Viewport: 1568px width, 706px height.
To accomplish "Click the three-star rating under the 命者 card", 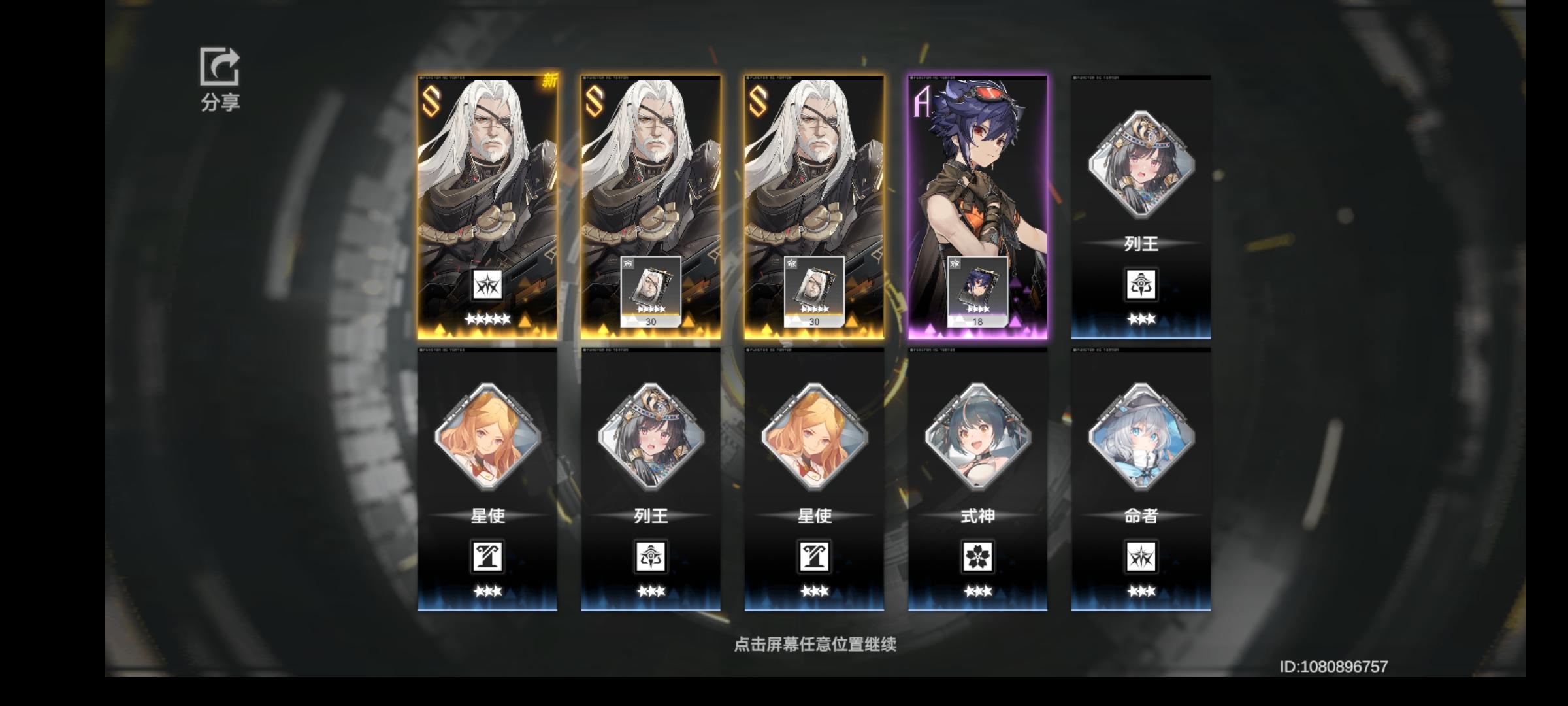I will tap(1141, 592).
